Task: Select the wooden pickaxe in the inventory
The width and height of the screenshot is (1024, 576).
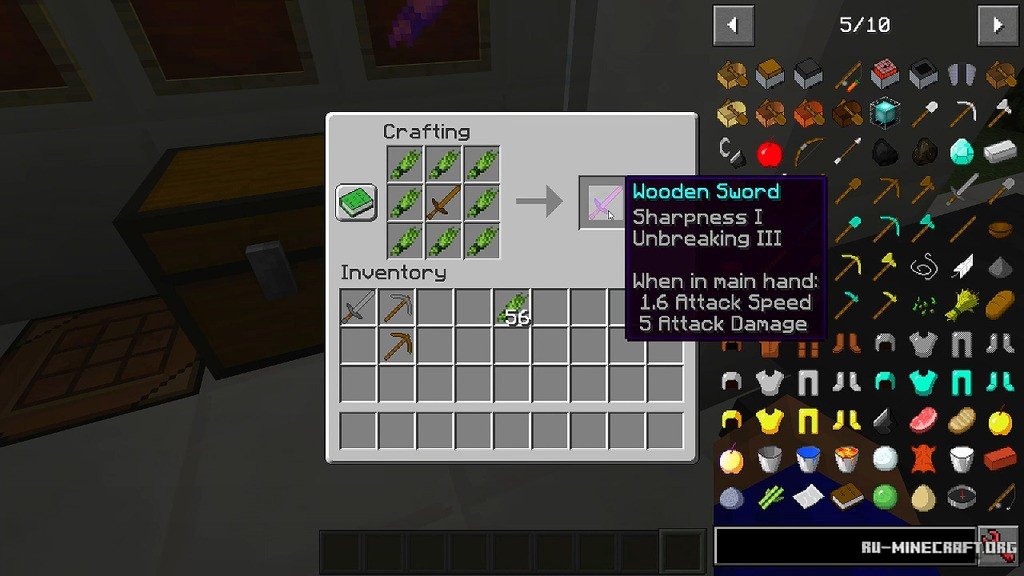Action: 397,346
